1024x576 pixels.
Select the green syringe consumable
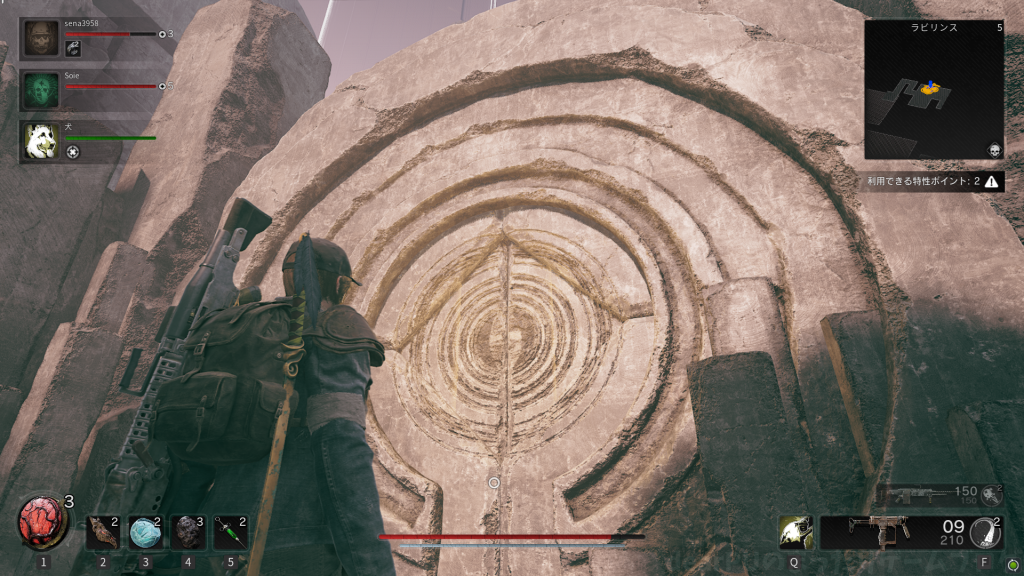click(230, 533)
